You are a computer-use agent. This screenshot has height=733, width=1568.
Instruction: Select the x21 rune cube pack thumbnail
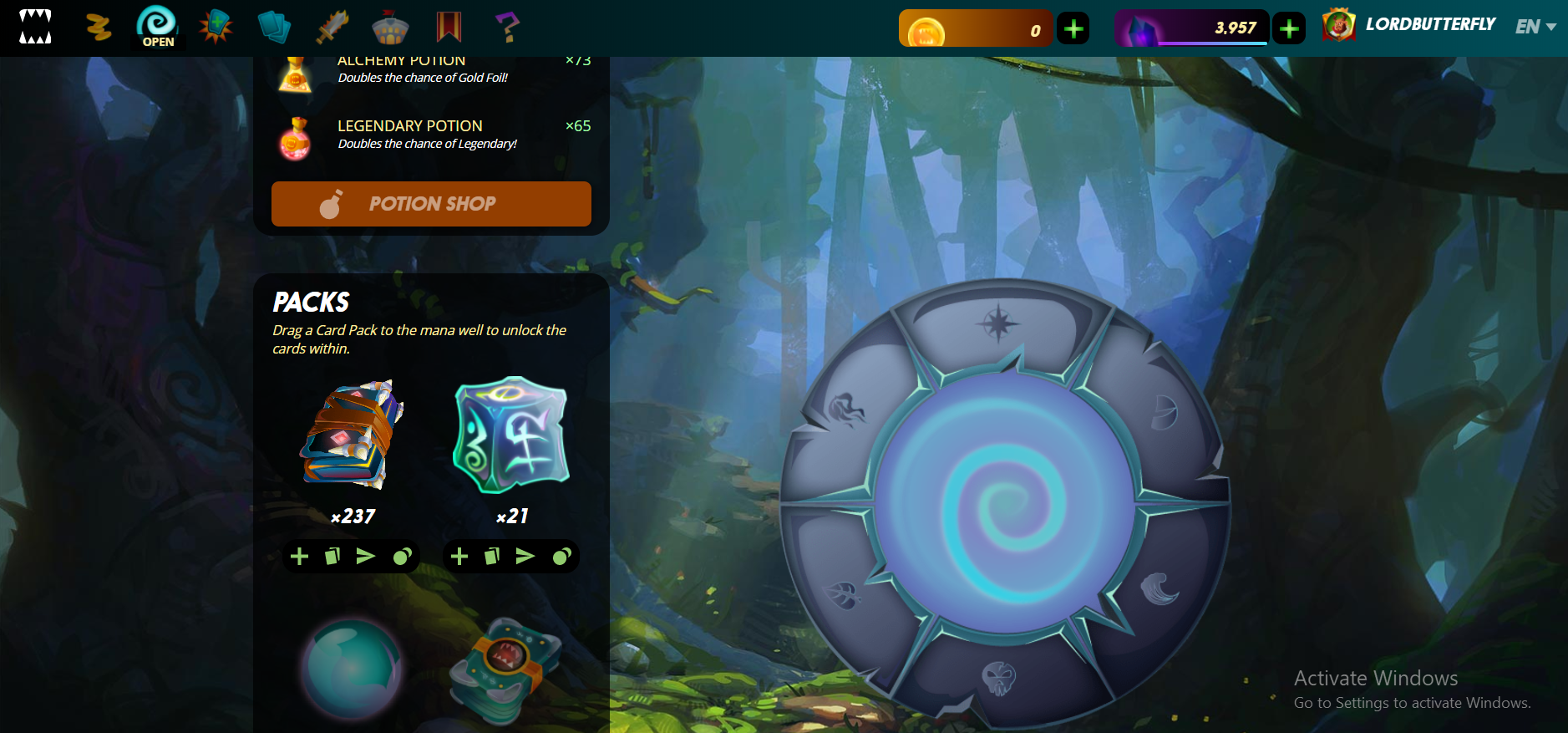click(x=510, y=435)
